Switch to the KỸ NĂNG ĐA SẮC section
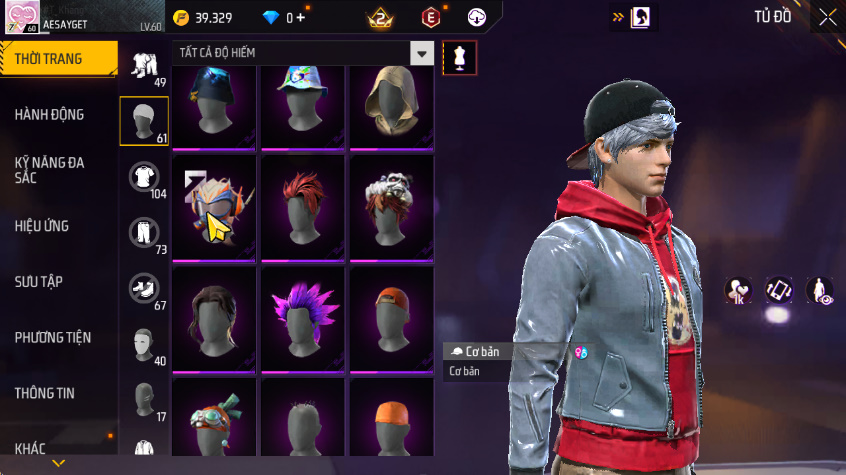Image resolution: width=846 pixels, height=475 pixels. 50,169
